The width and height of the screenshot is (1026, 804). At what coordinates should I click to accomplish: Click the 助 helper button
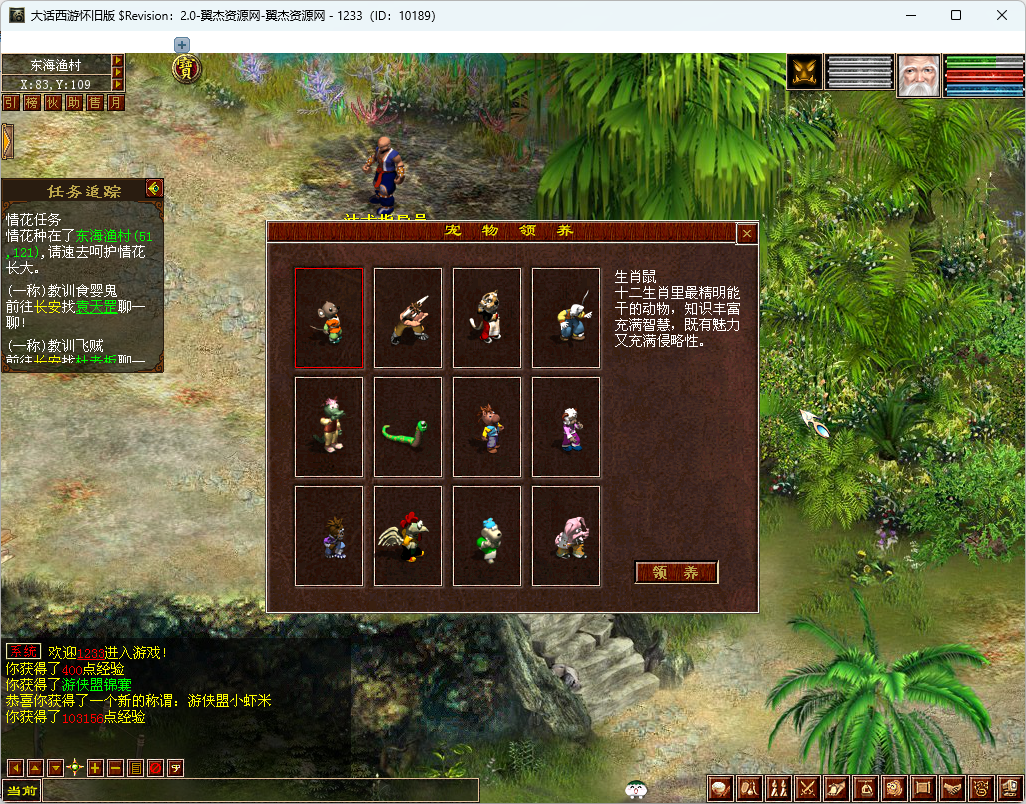point(74,102)
